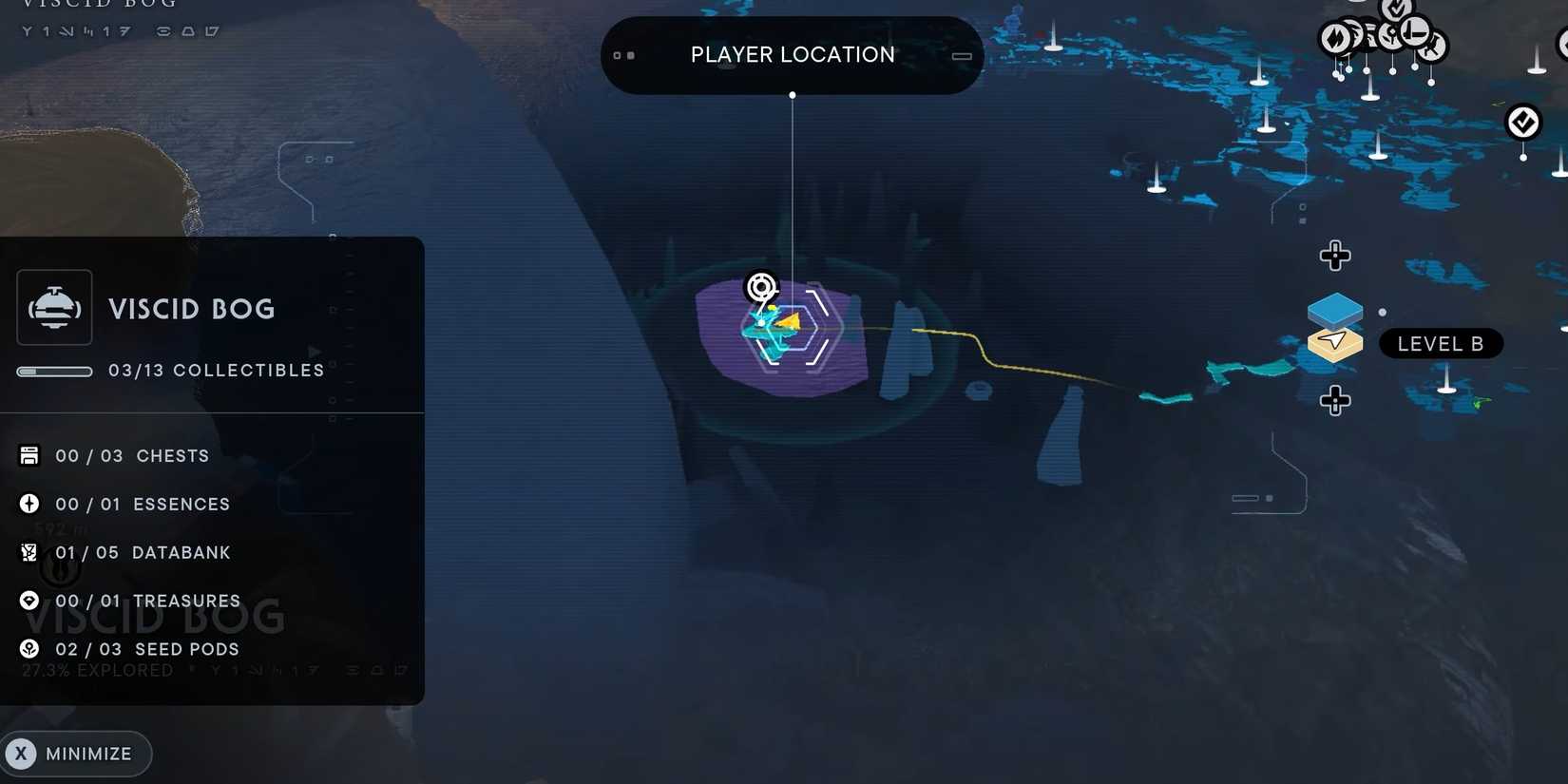Click the essences collectible icon
The width and height of the screenshot is (1568, 784).
(x=29, y=504)
